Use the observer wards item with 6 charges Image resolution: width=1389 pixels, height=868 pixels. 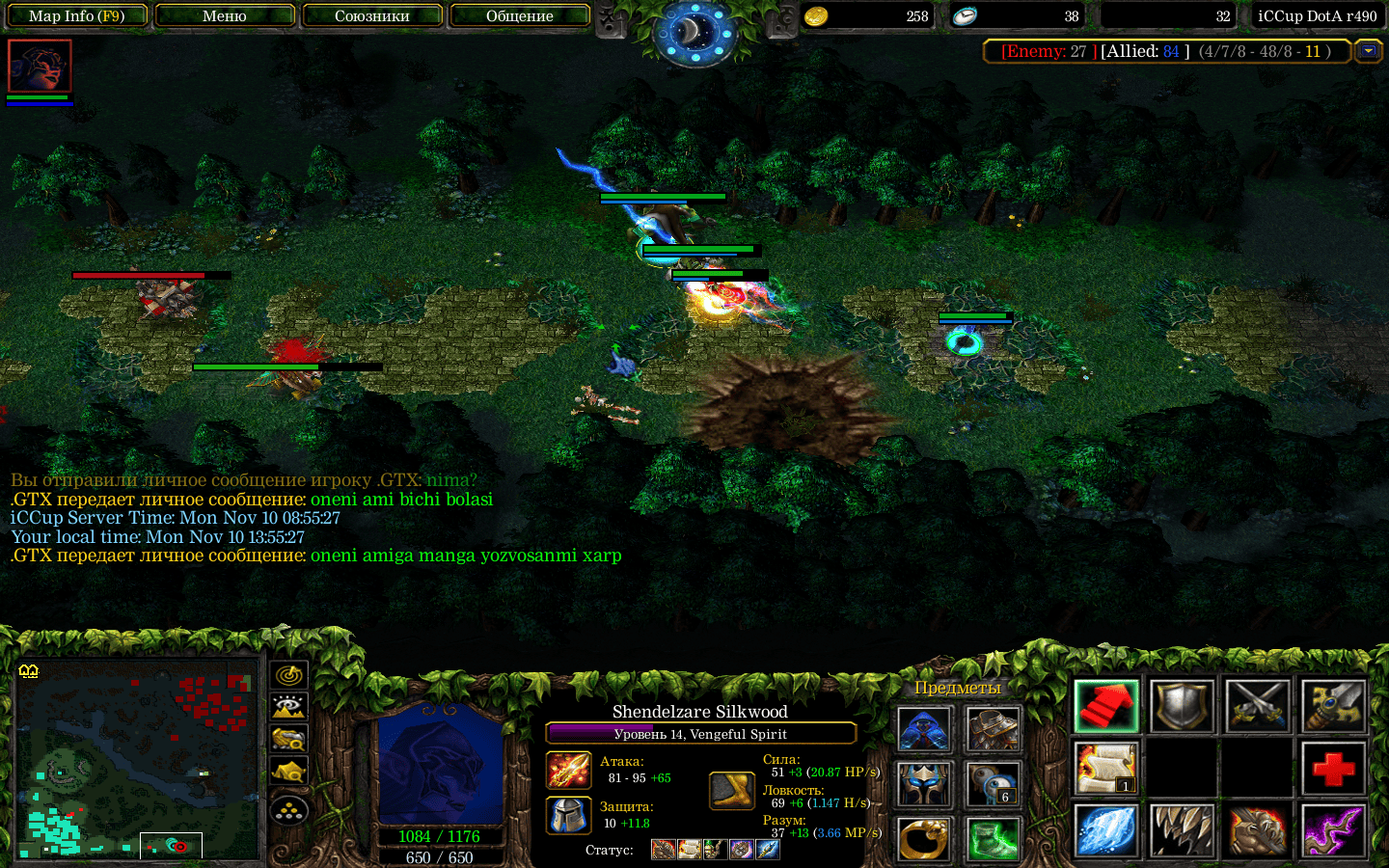click(993, 784)
